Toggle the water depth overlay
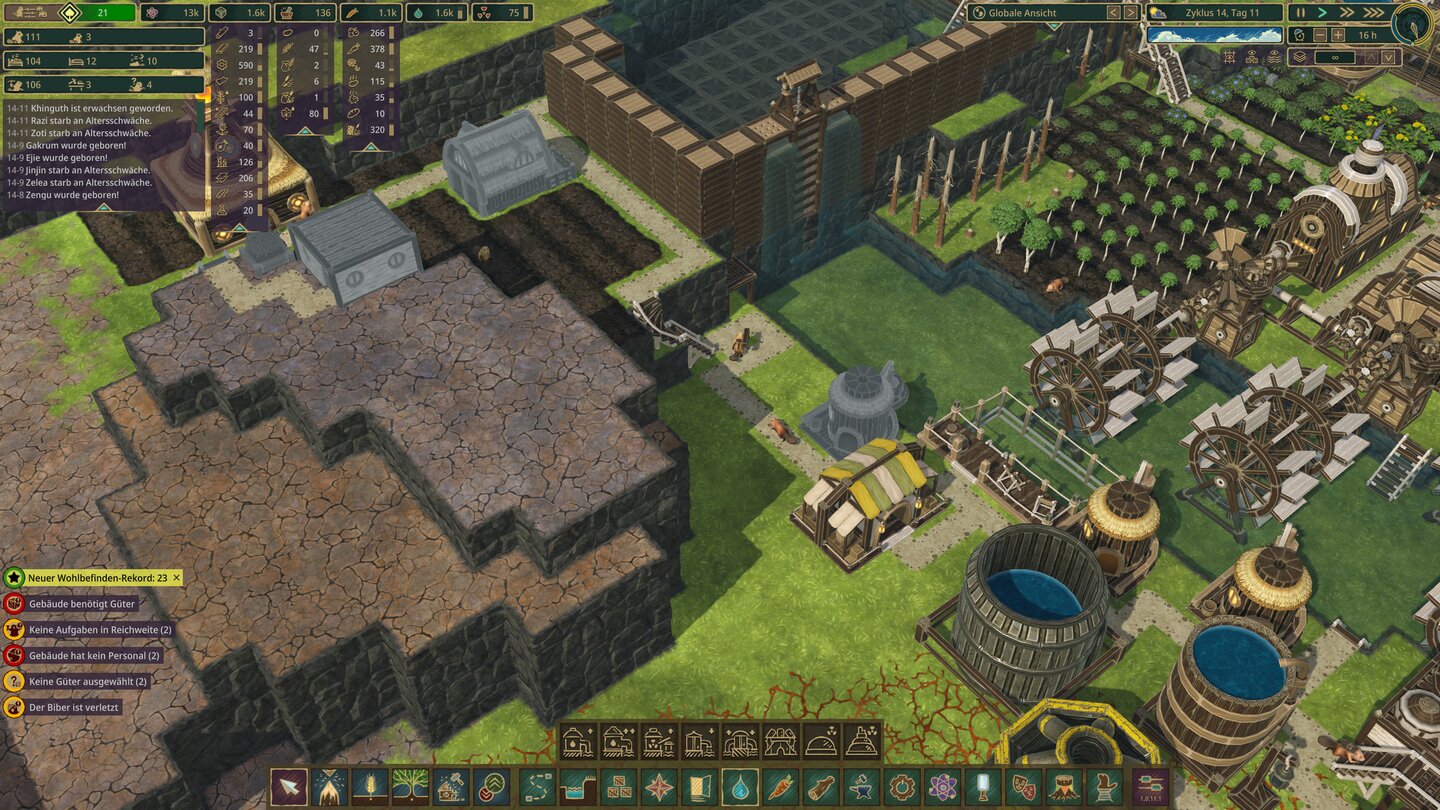This screenshot has width=1440, height=810. click(1275, 55)
